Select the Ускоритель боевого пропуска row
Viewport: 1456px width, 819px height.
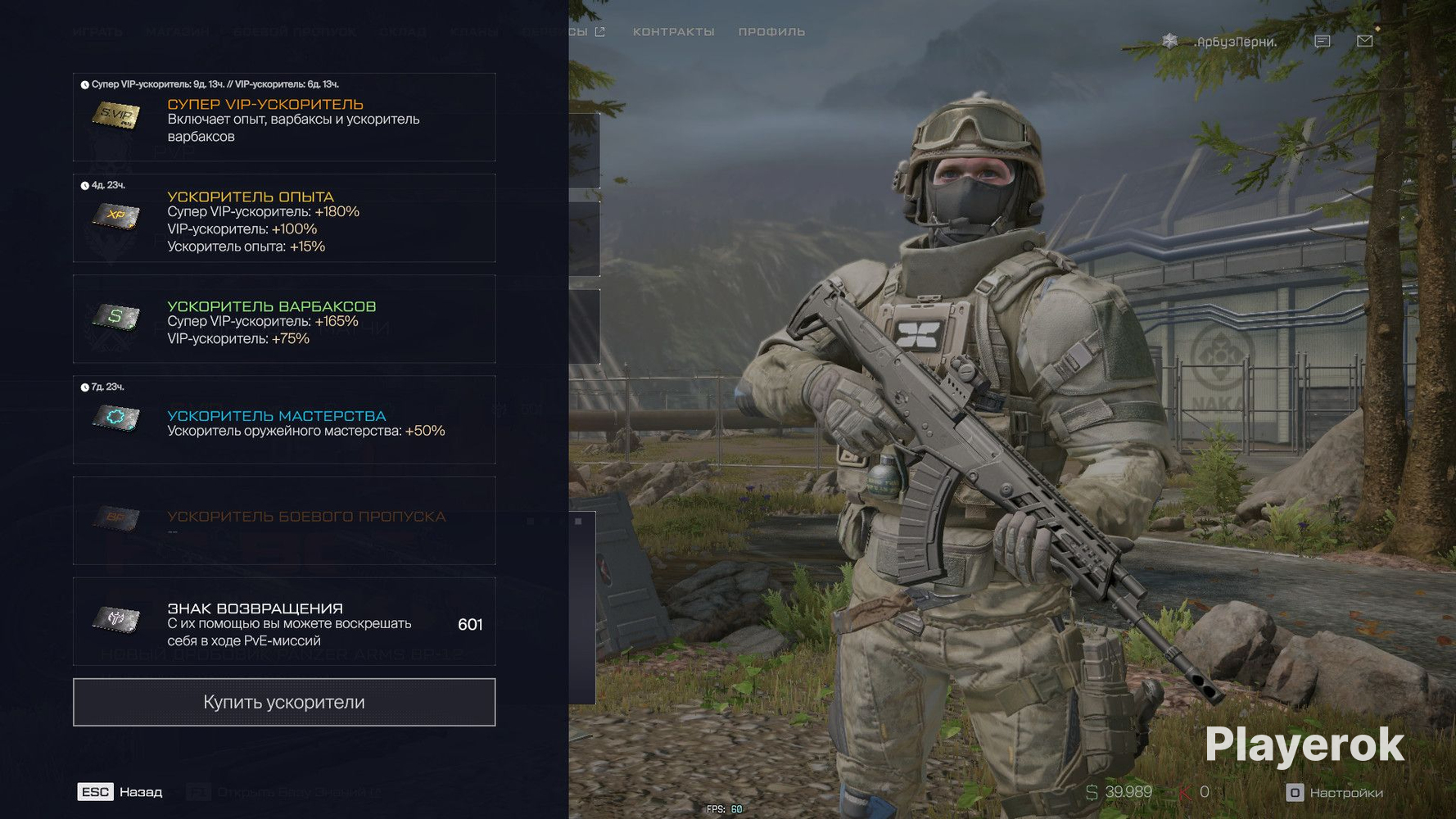pyautogui.click(x=284, y=521)
